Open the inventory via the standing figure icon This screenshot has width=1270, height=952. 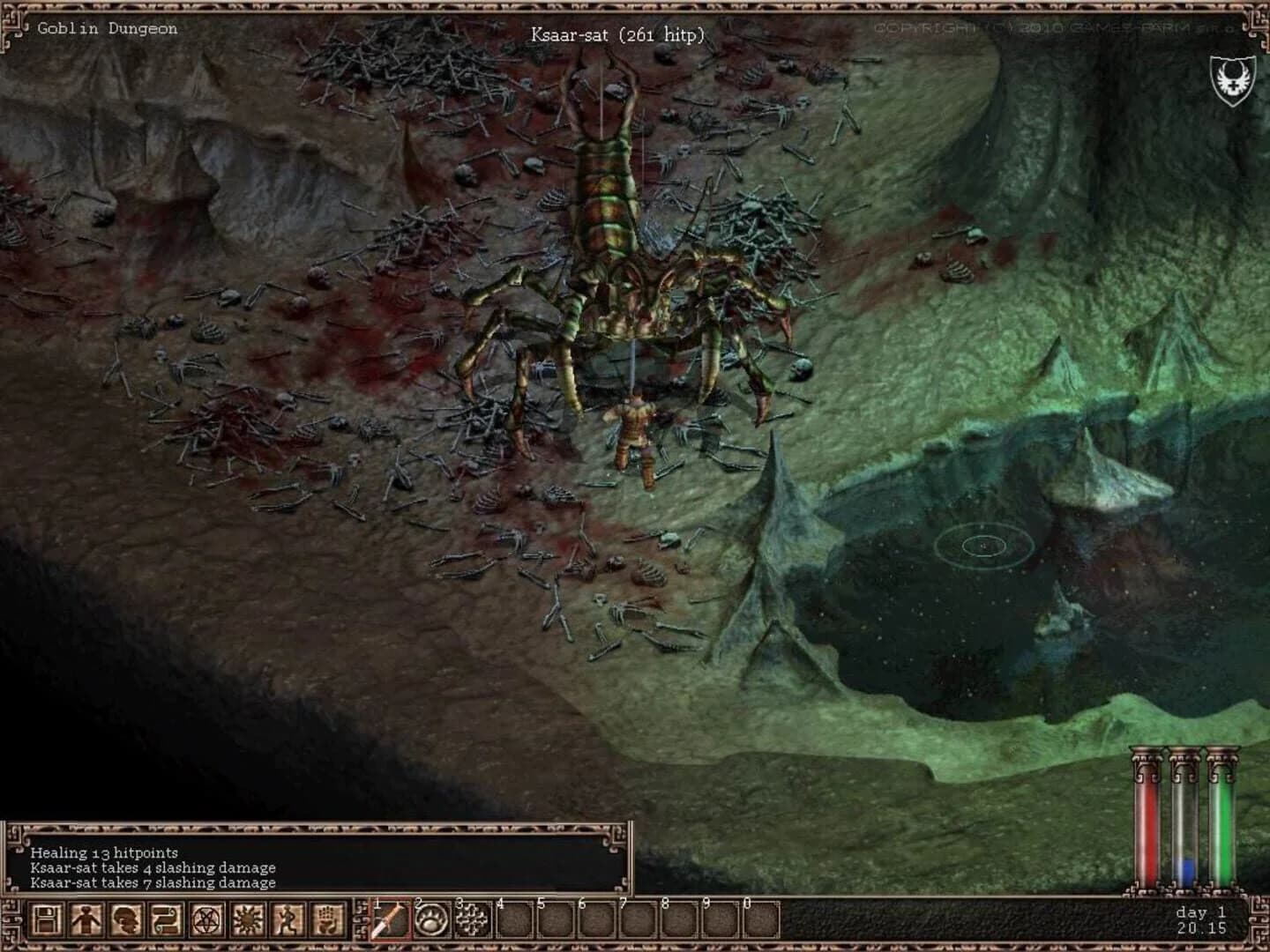[x=84, y=922]
